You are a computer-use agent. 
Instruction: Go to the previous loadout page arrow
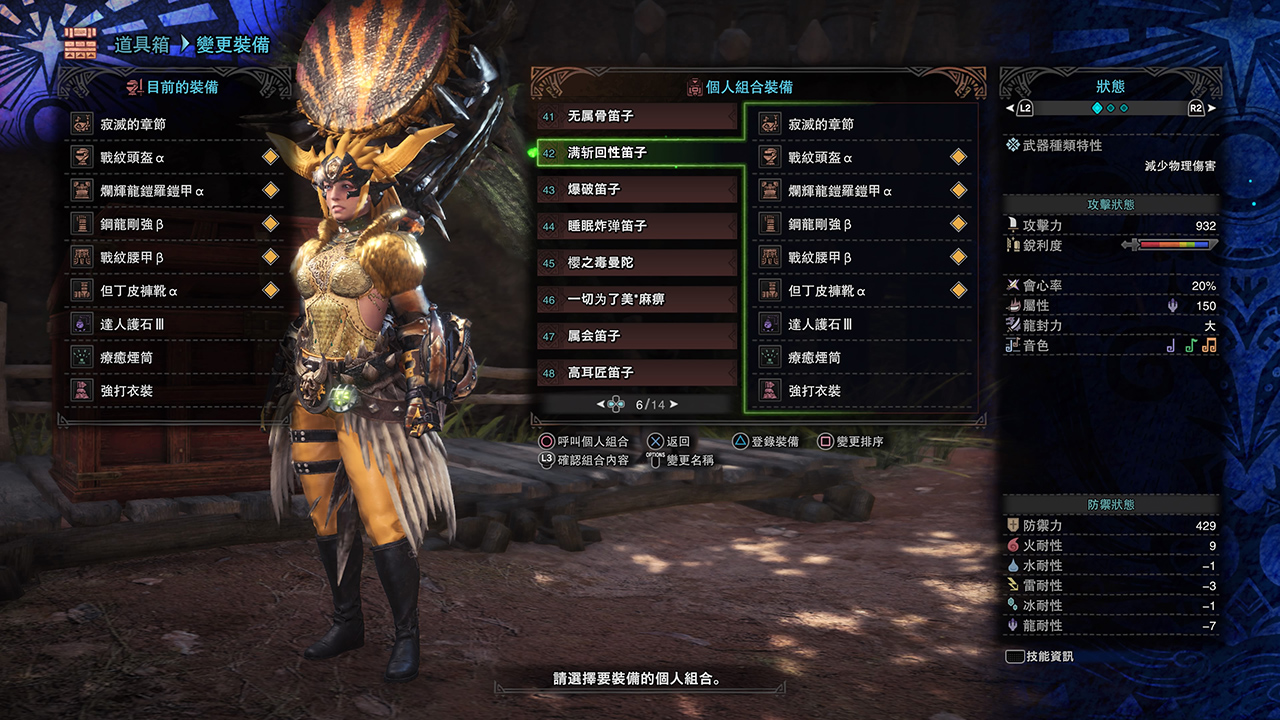[x=600, y=404]
